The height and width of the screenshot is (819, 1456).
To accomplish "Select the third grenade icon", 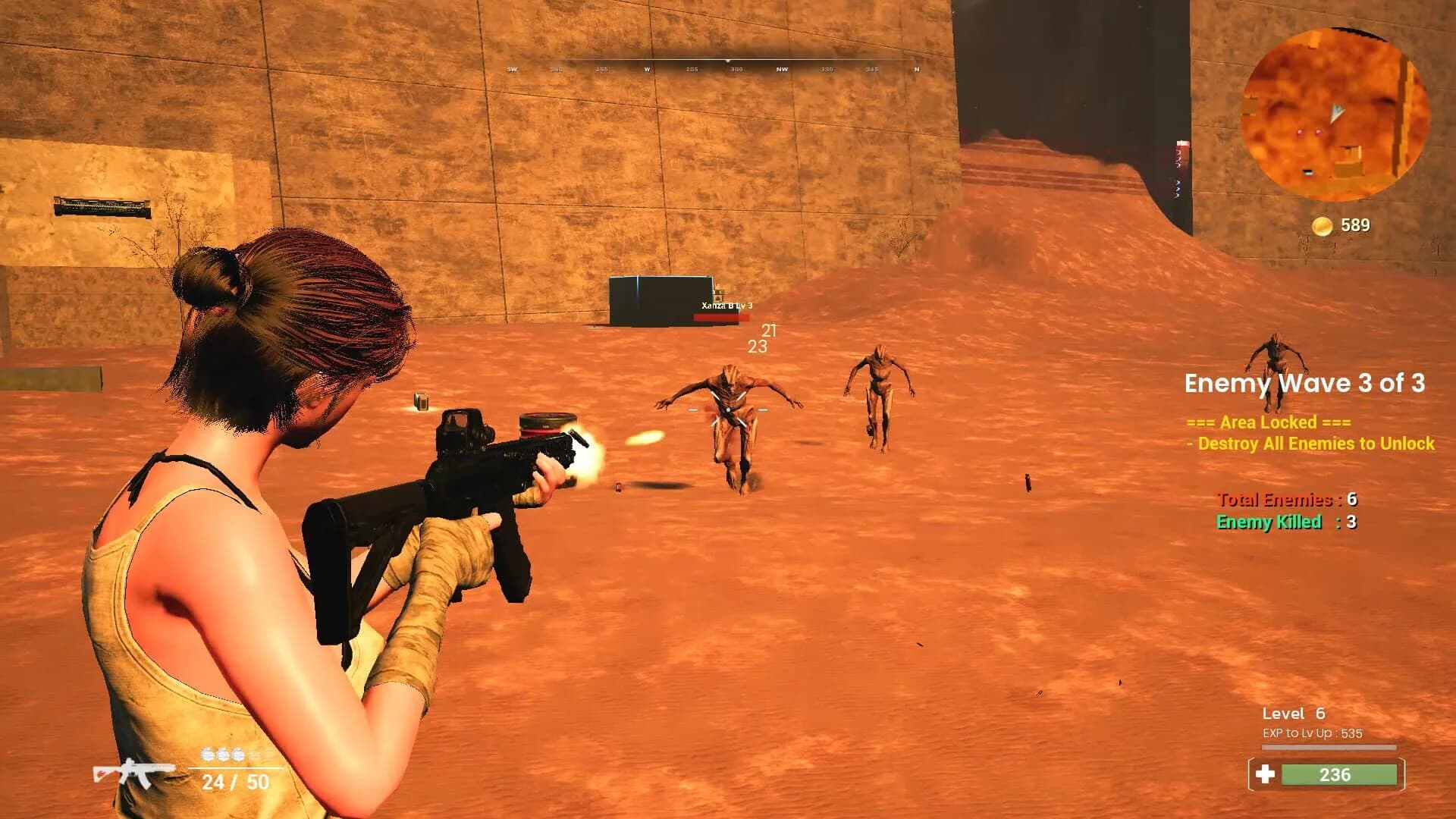I will 237,755.
